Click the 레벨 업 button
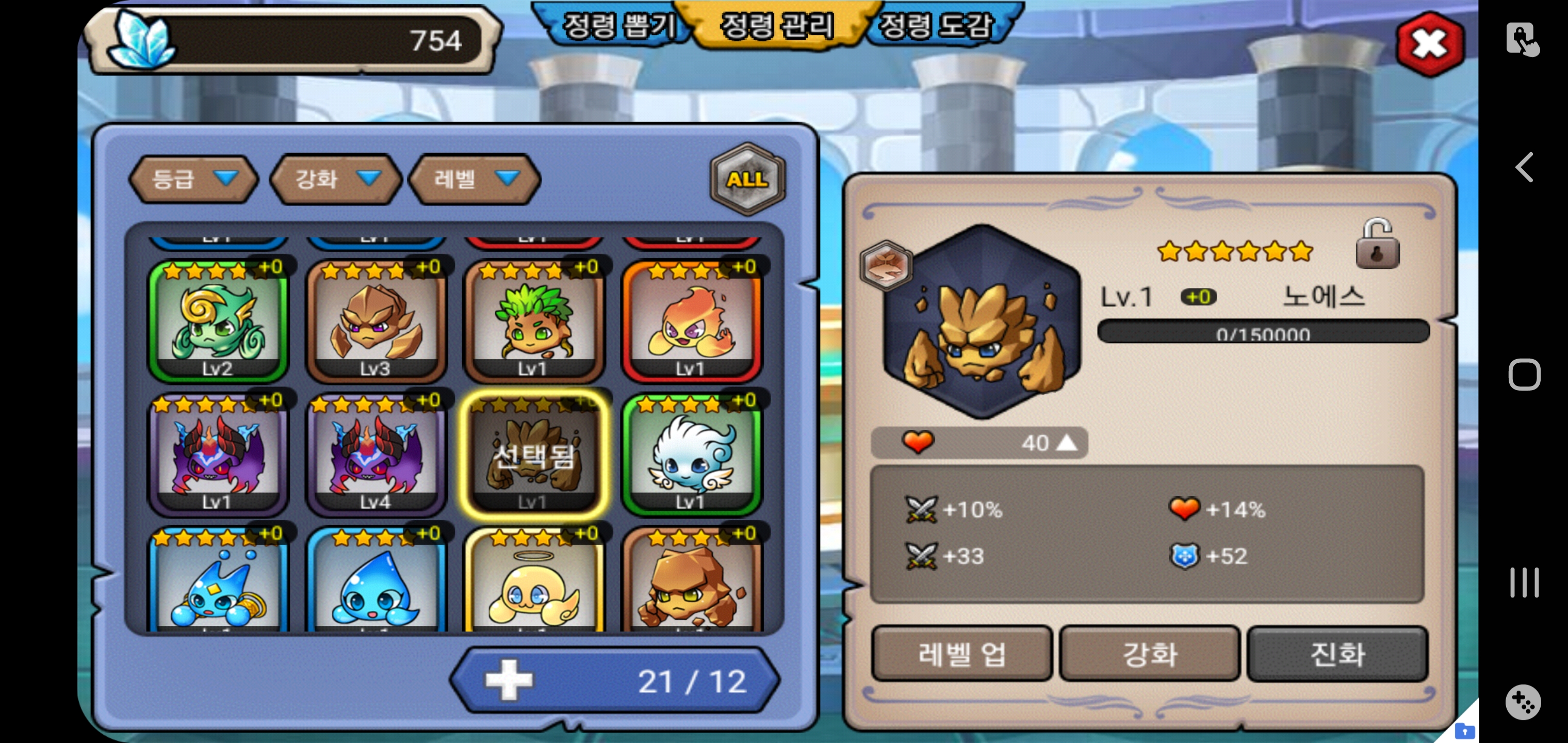The image size is (1568, 743). point(961,654)
